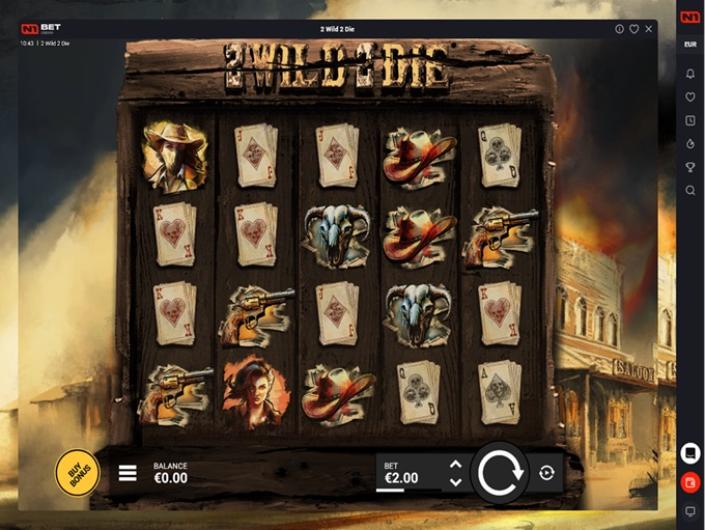Open notifications from the sidebar bell icon

pos(690,74)
